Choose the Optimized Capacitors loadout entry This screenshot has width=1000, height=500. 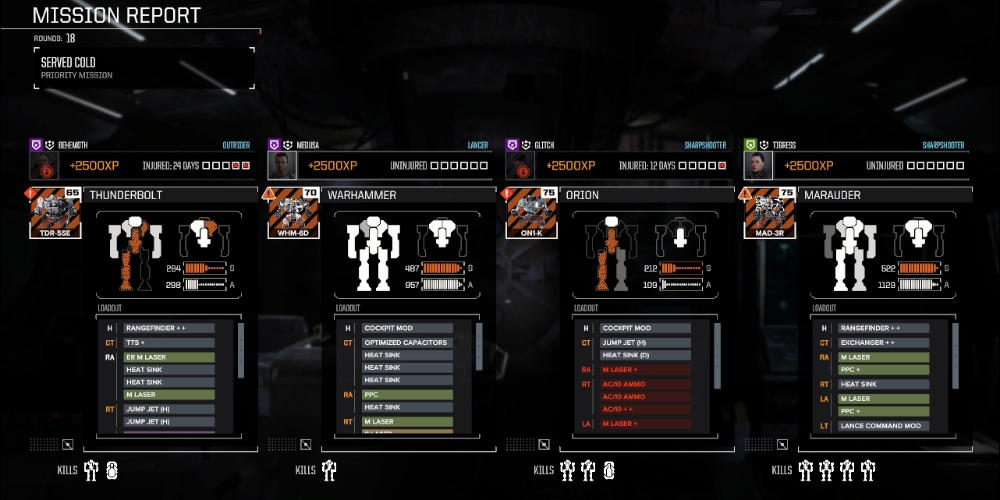(407, 342)
